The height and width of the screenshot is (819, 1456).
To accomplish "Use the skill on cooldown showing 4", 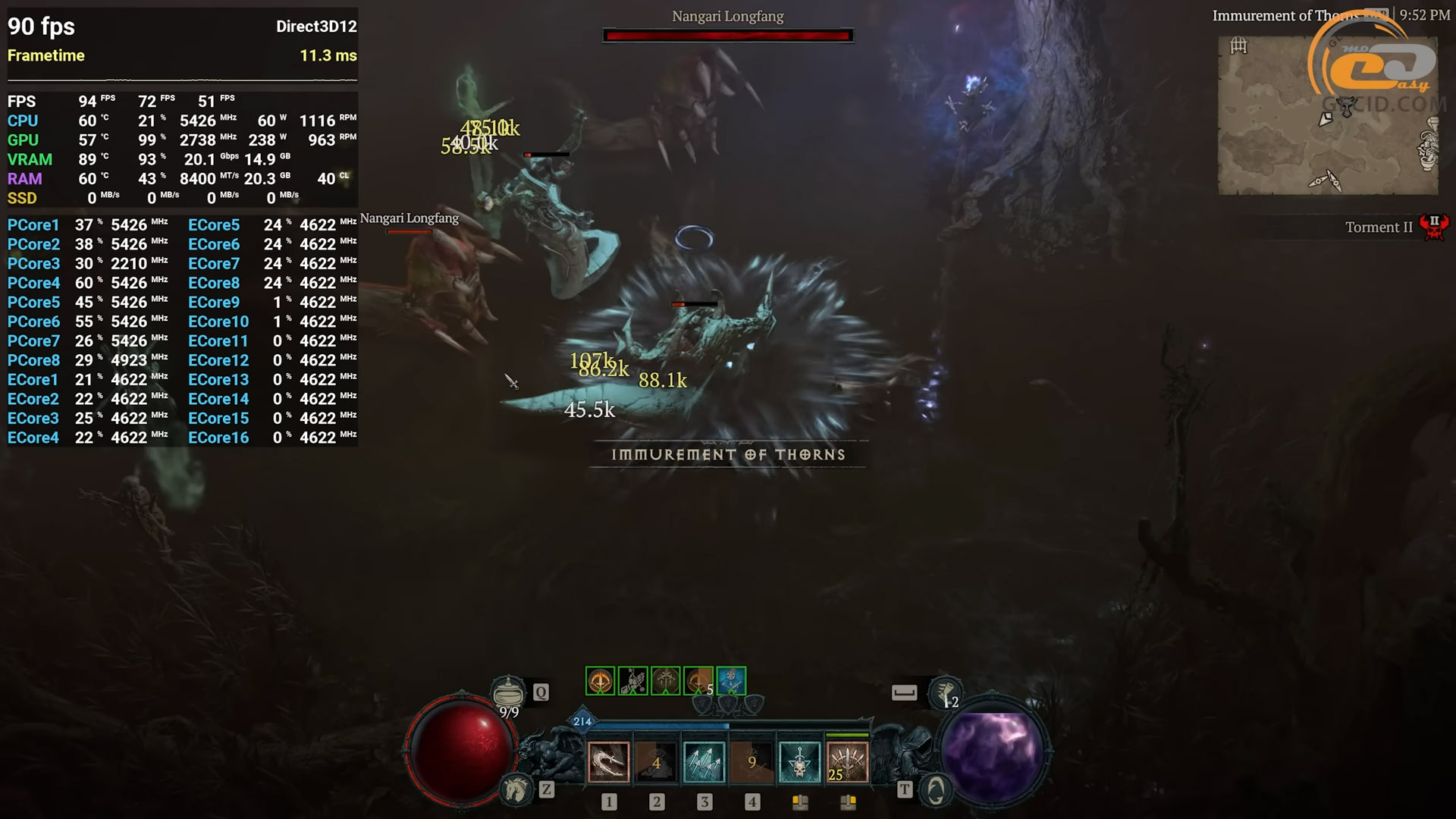I will point(656,762).
